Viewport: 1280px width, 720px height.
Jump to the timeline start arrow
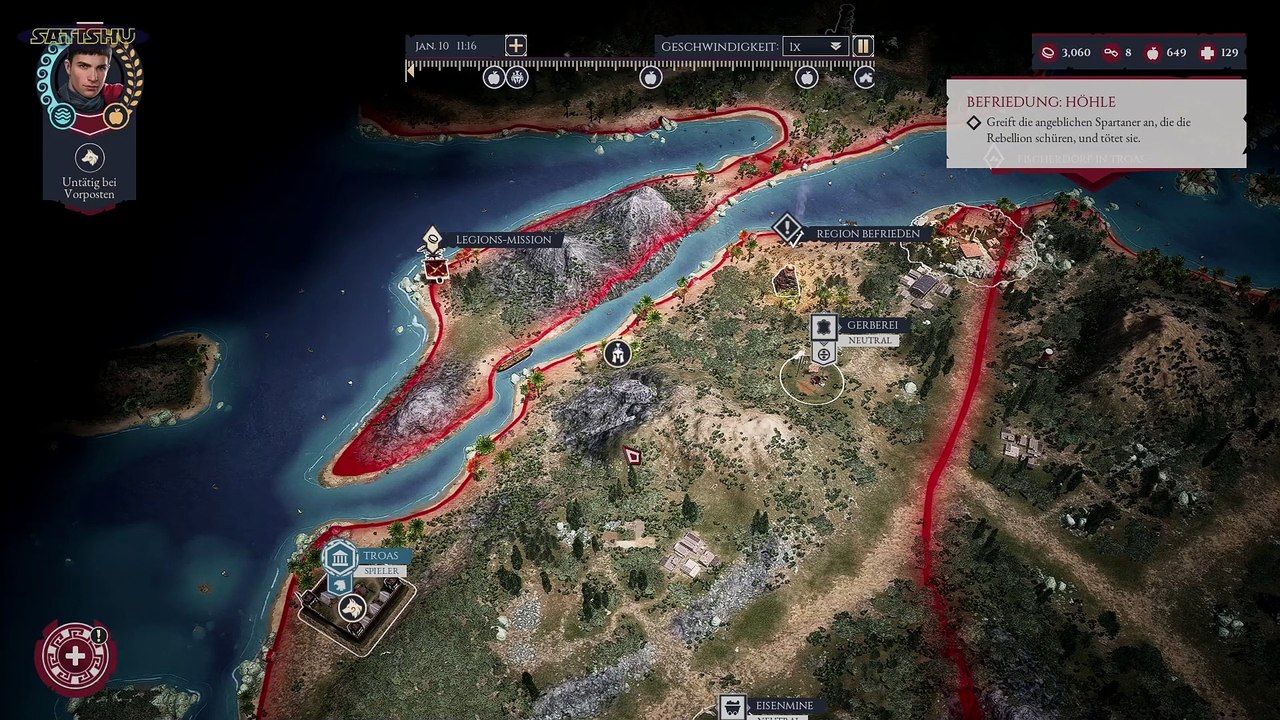pyautogui.click(x=409, y=71)
